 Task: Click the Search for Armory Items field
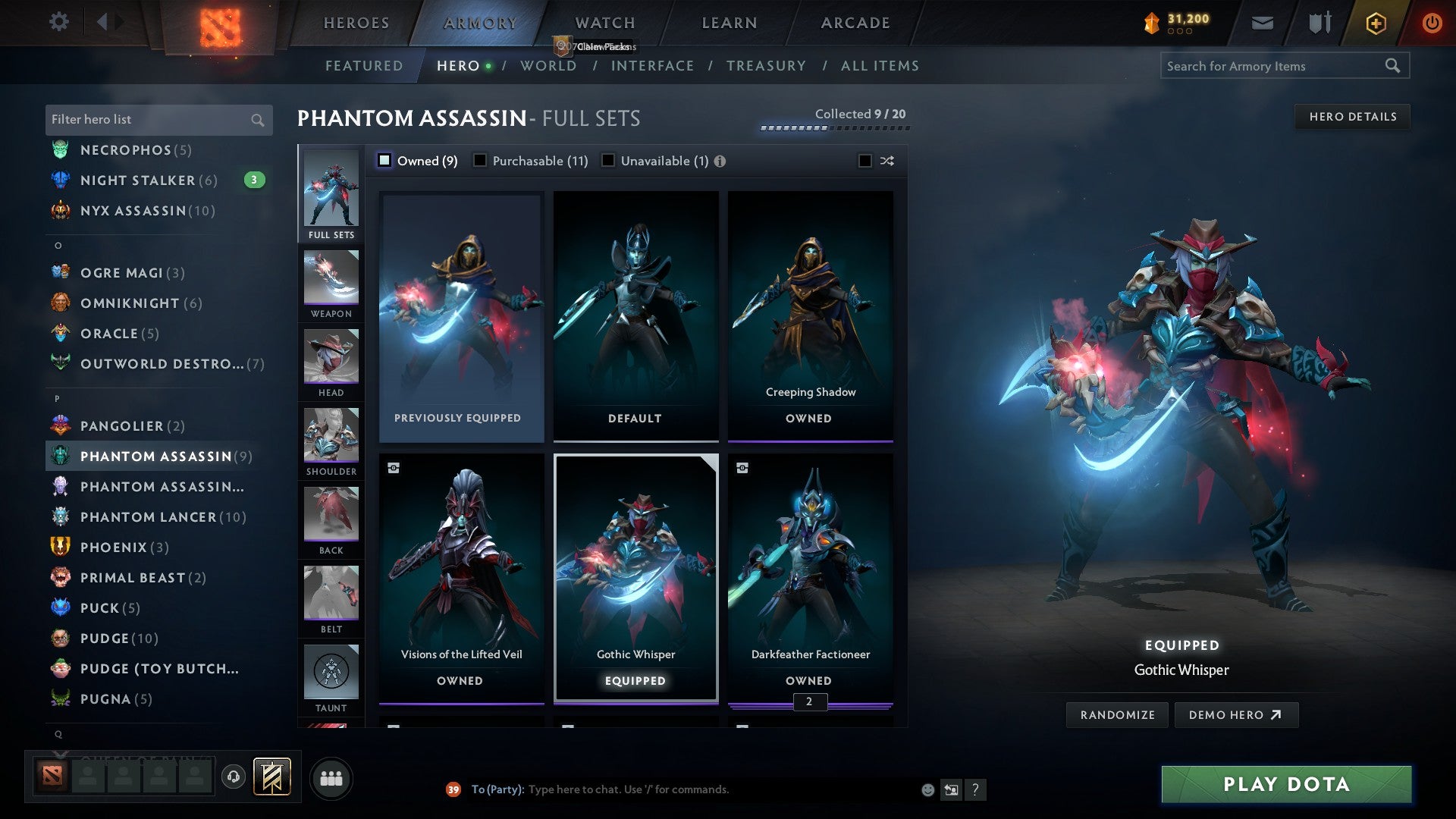tap(1274, 66)
